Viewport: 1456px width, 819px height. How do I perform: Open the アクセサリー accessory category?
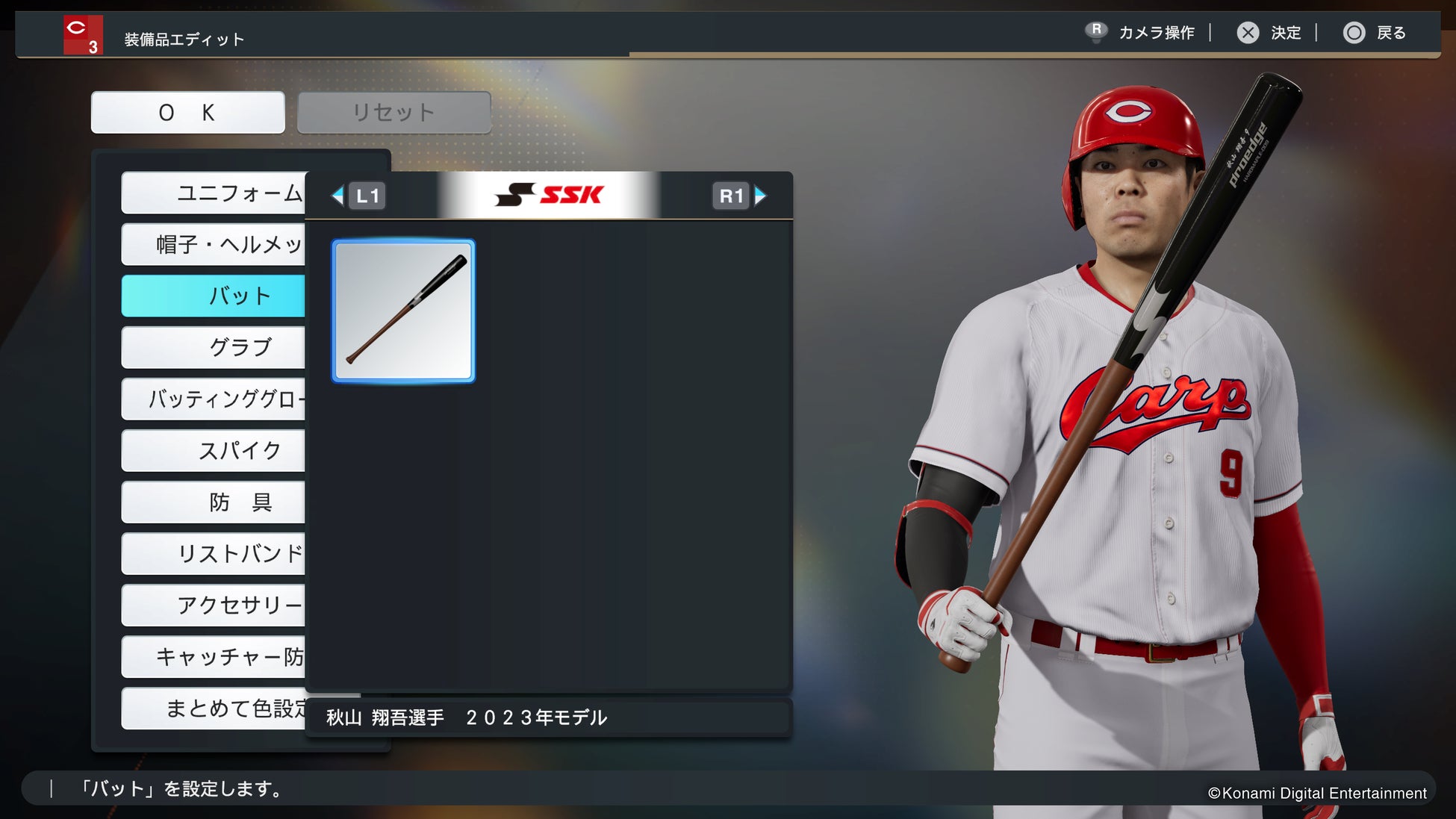[214, 605]
